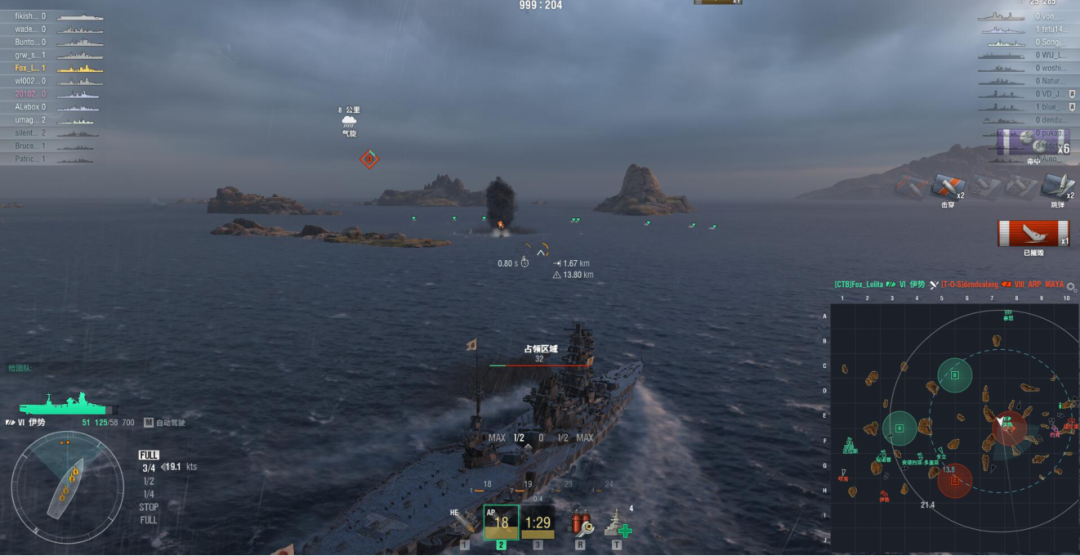Activate the Damage Control Party consumable
The width and height of the screenshot is (1080, 556).
tap(581, 522)
